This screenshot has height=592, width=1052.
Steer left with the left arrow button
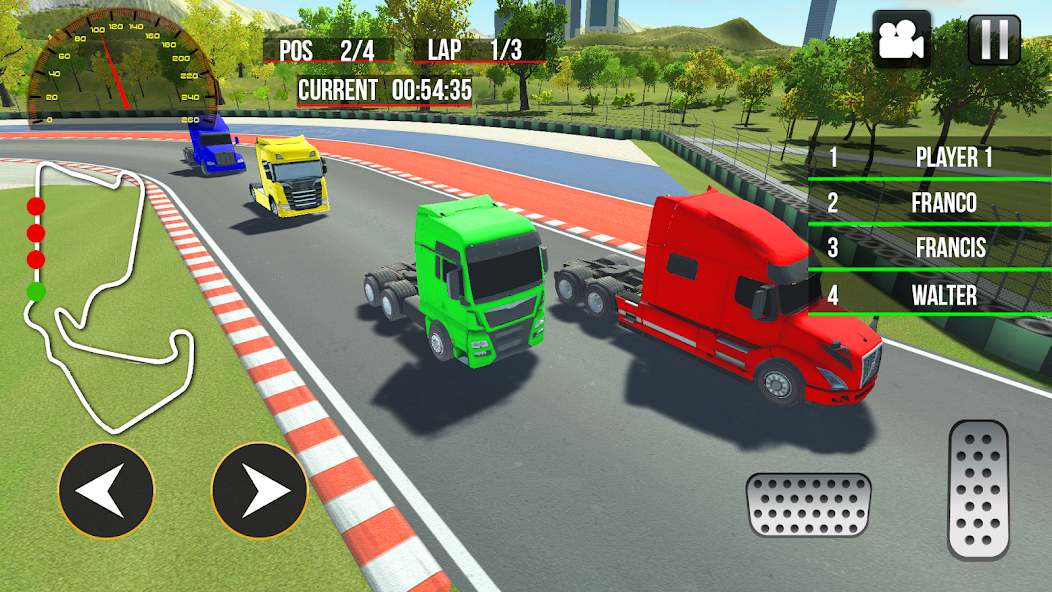pyautogui.click(x=106, y=491)
